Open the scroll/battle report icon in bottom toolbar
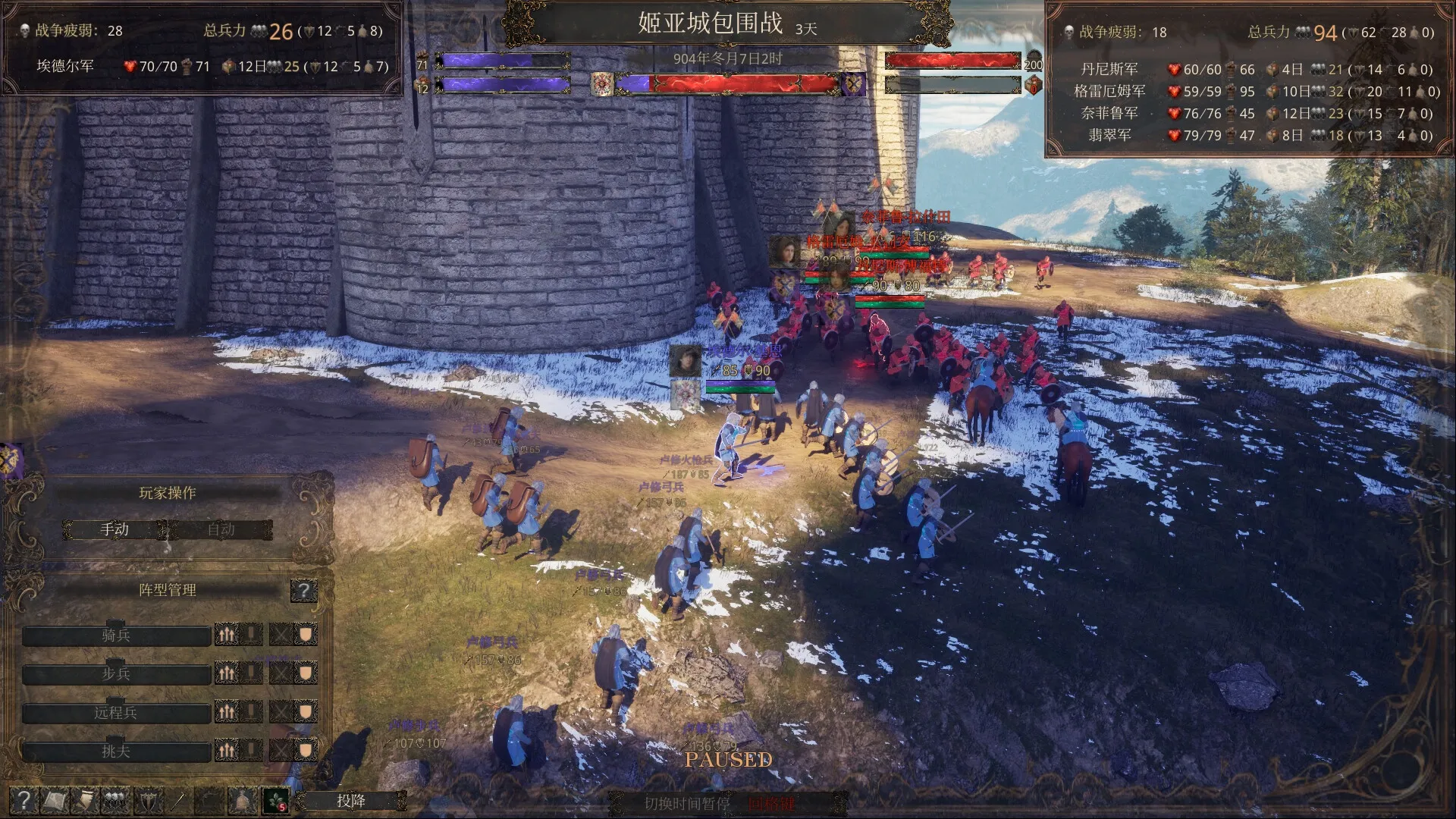 pos(55,800)
